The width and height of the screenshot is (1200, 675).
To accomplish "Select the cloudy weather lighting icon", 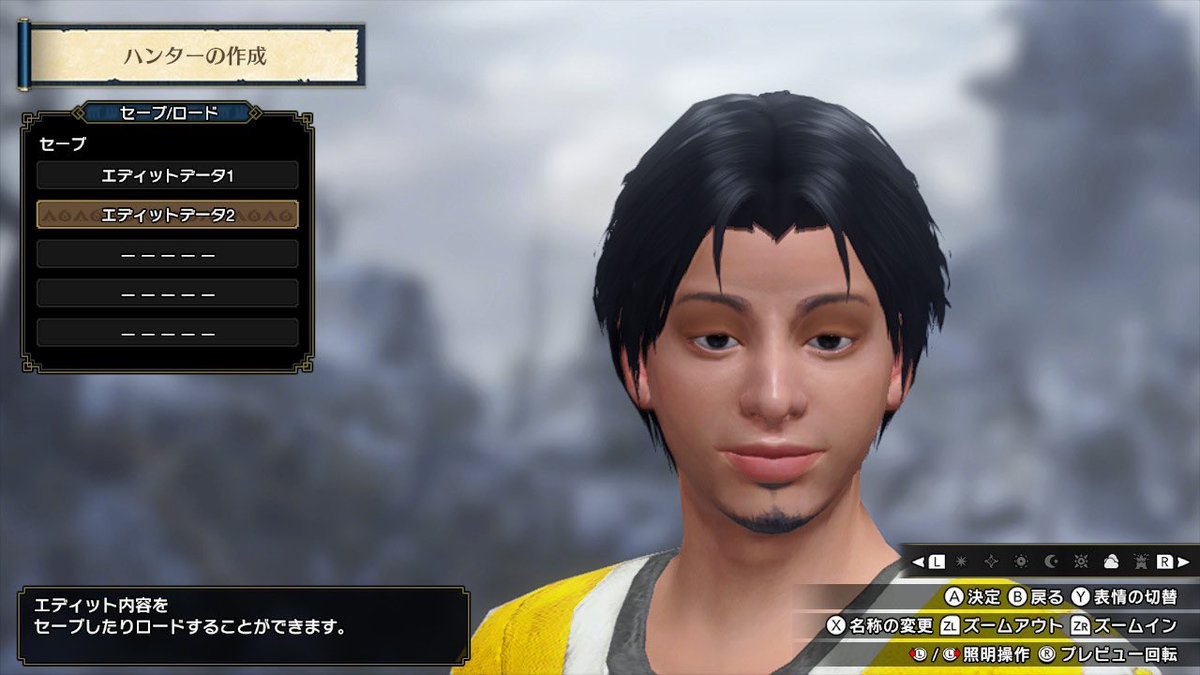I will [x=1109, y=561].
